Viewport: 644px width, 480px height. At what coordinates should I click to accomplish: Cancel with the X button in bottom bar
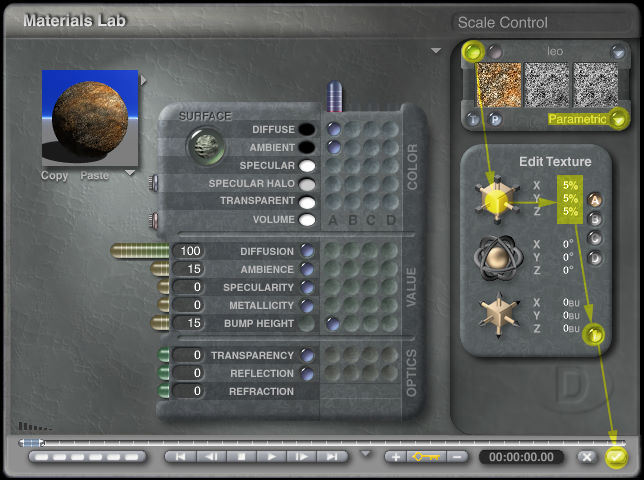click(x=588, y=457)
